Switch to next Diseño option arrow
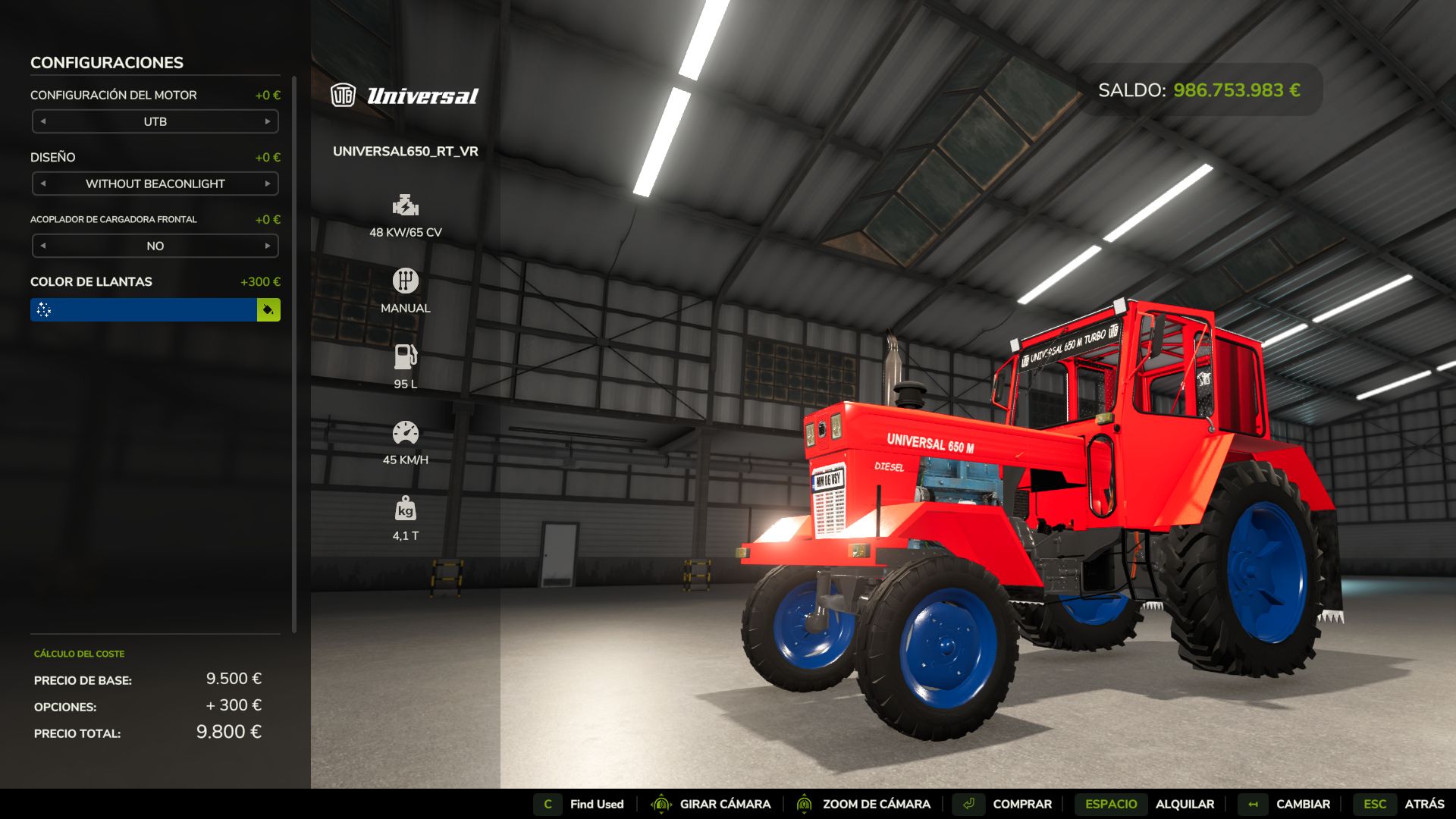This screenshot has width=1456, height=819. pos(268,184)
